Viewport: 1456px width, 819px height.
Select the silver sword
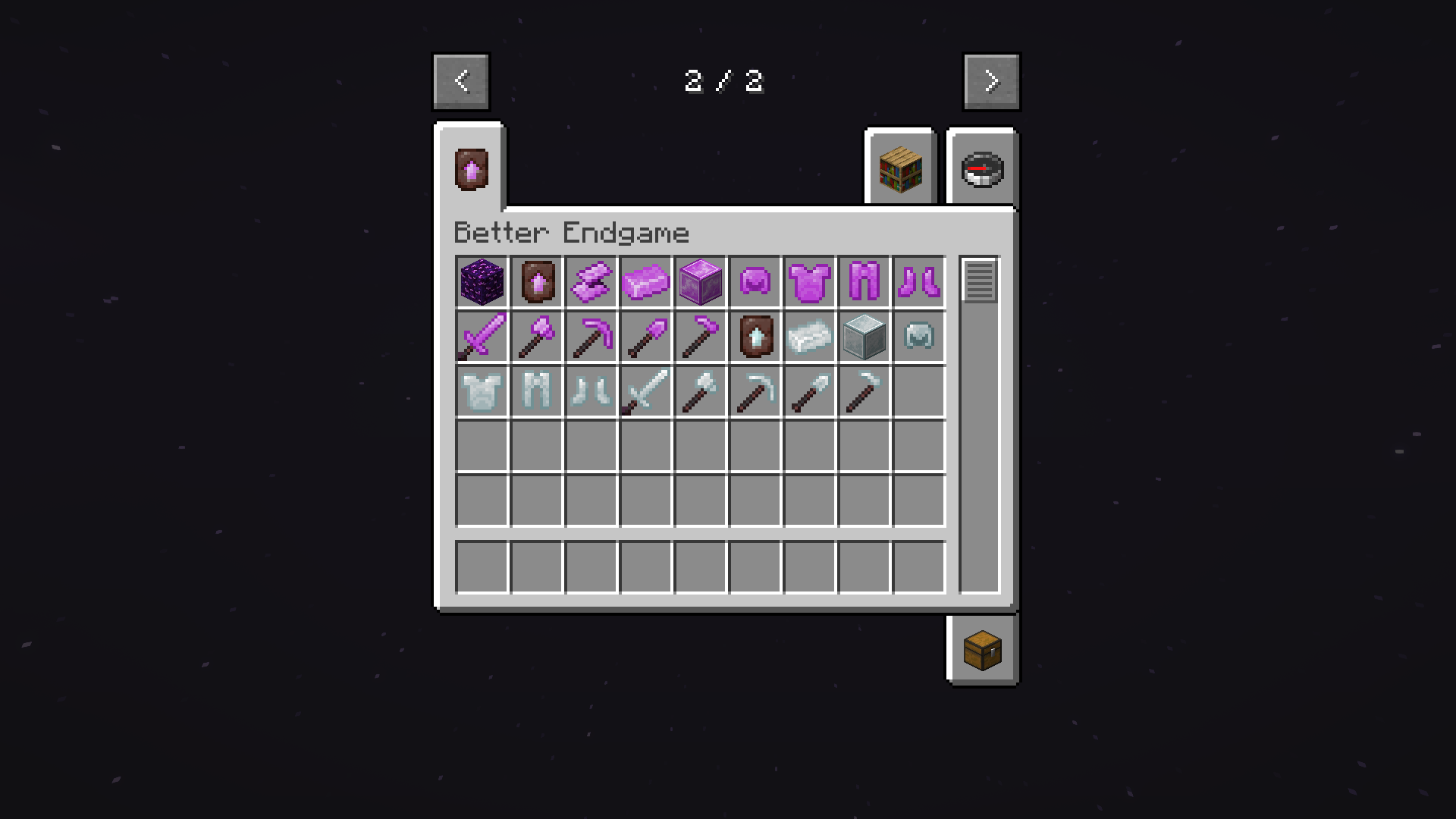(x=645, y=391)
